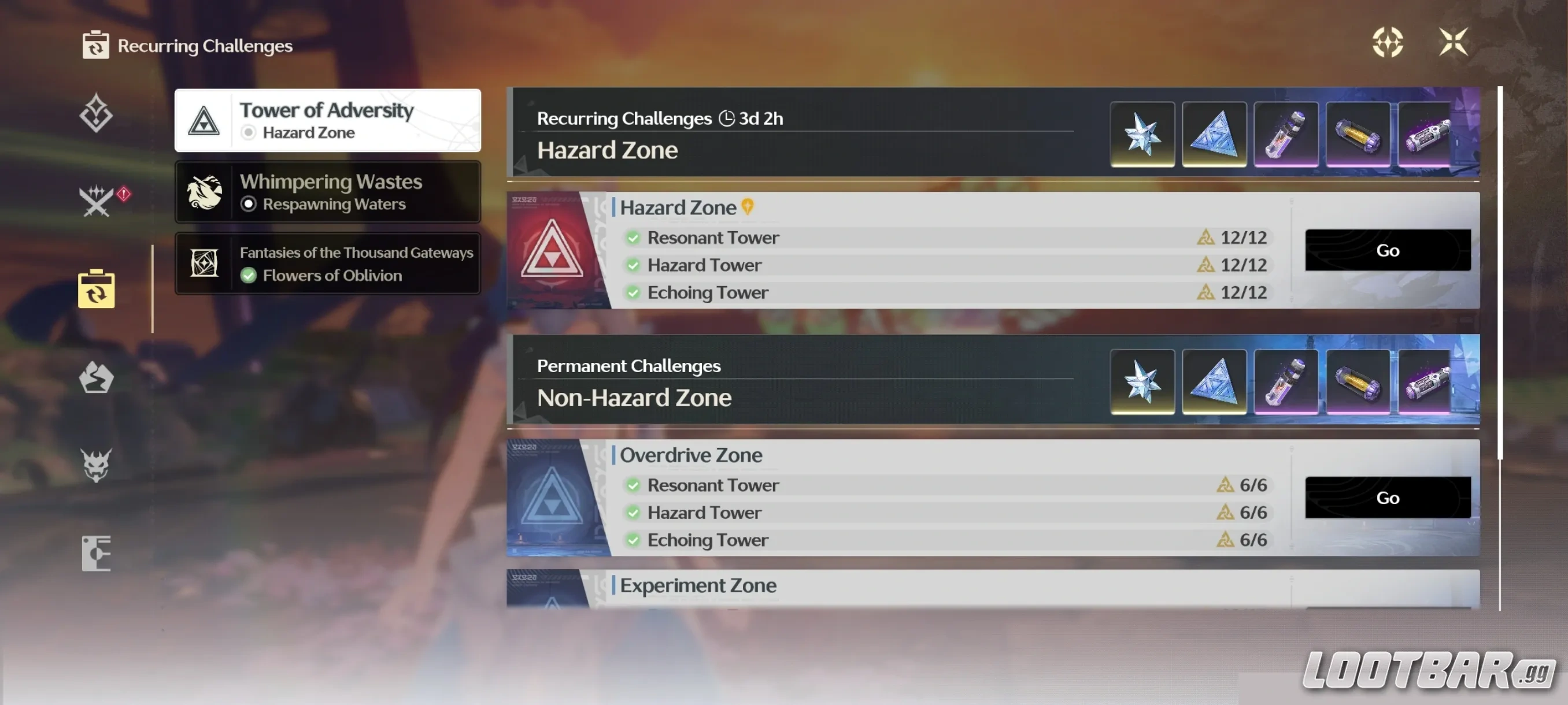Click the star crystal reward thumbnail in Hazard Zone
This screenshot has height=705, width=1568.
tap(1142, 134)
